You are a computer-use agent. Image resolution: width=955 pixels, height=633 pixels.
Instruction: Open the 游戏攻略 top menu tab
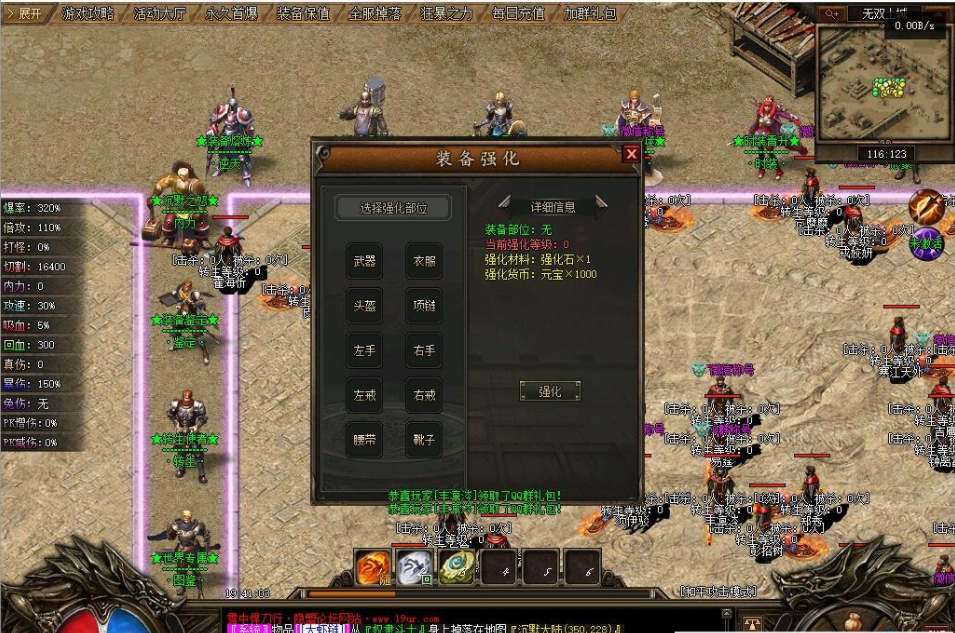pos(89,14)
